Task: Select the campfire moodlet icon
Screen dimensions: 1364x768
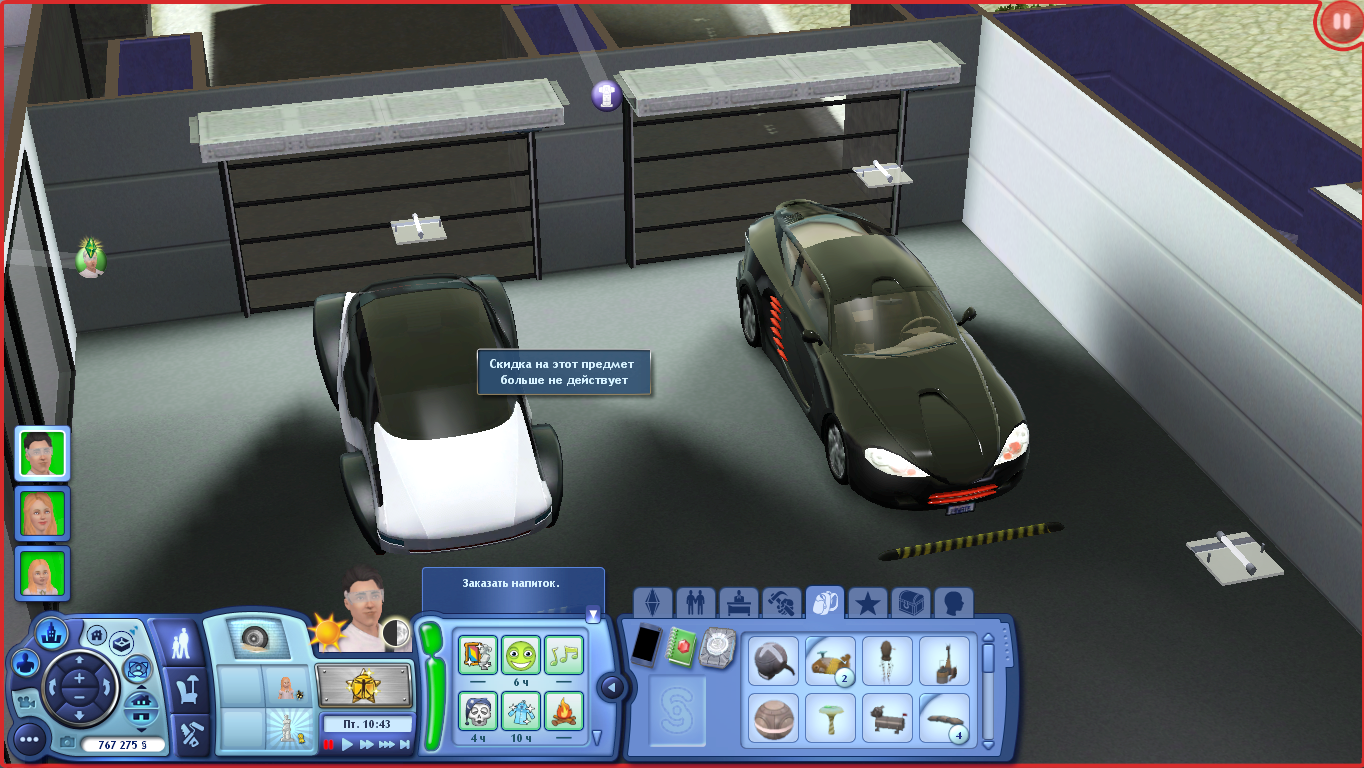Action: point(564,711)
